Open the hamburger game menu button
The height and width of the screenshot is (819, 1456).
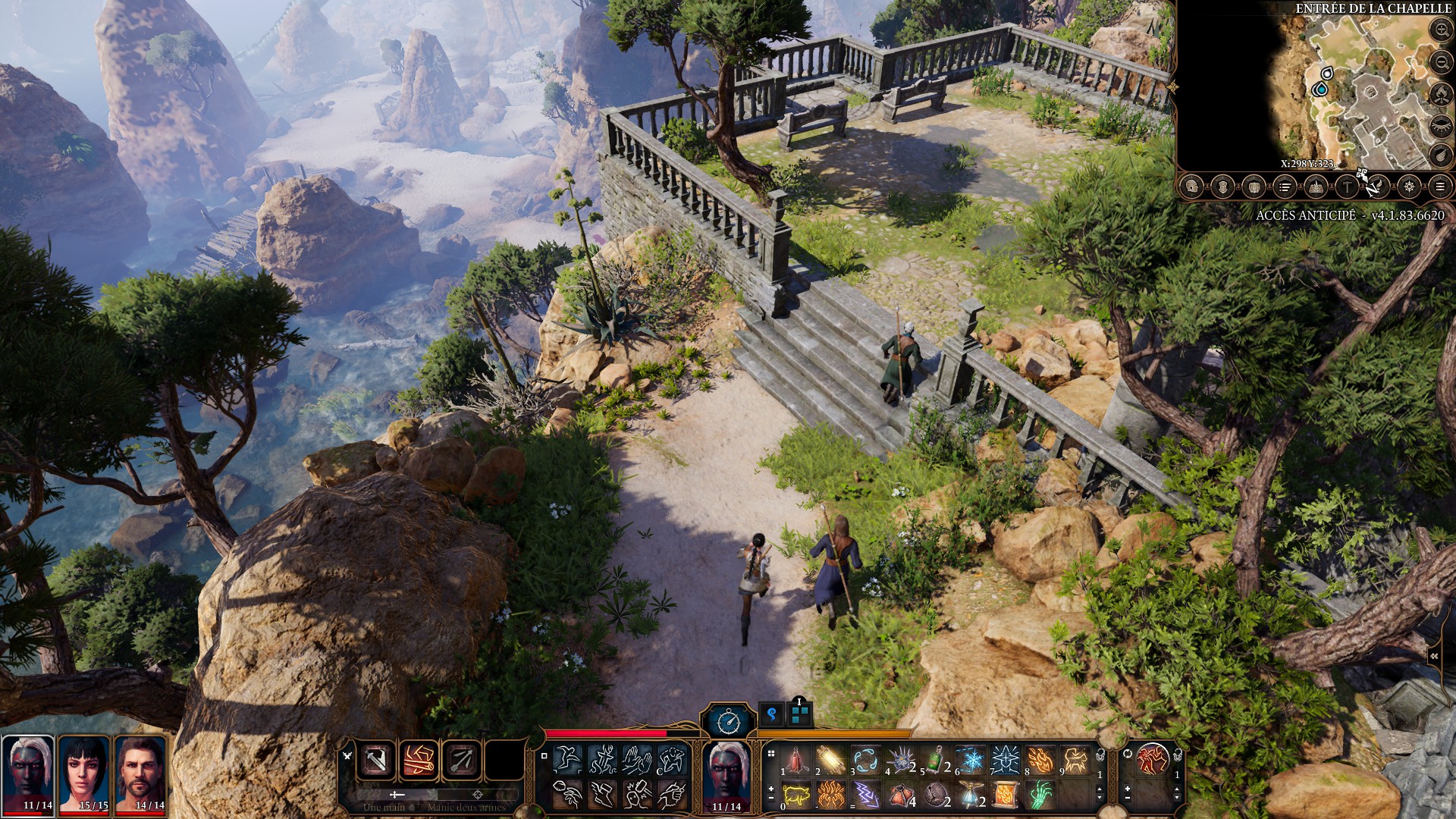click(1440, 187)
